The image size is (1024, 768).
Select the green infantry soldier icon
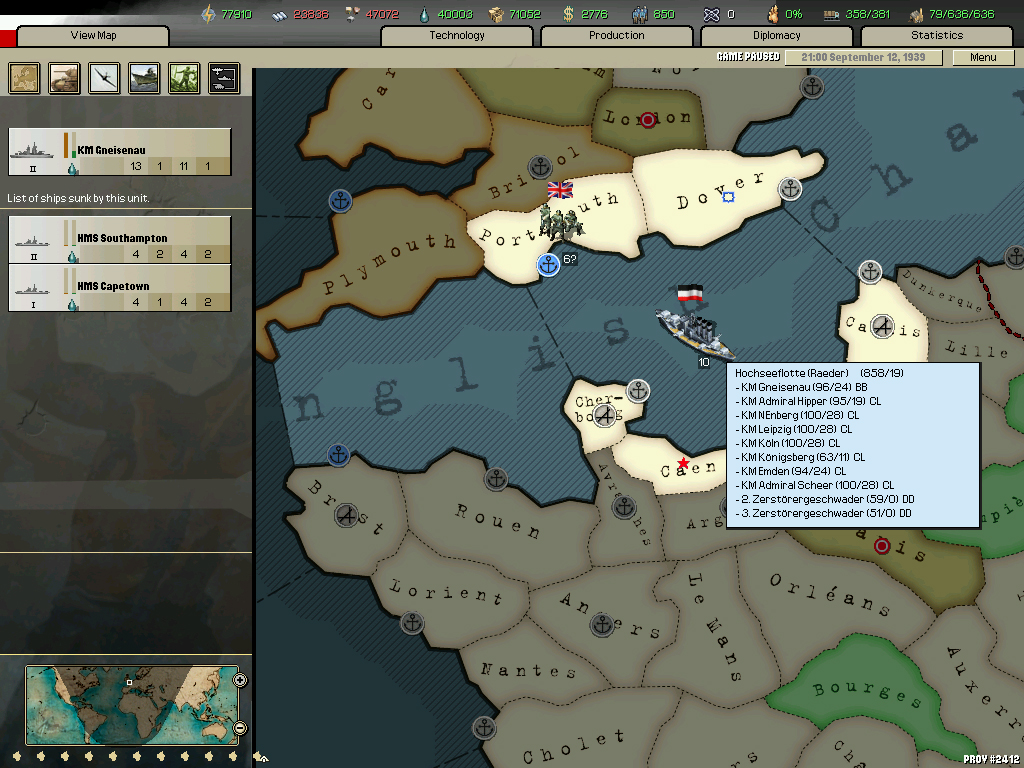point(184,78)
